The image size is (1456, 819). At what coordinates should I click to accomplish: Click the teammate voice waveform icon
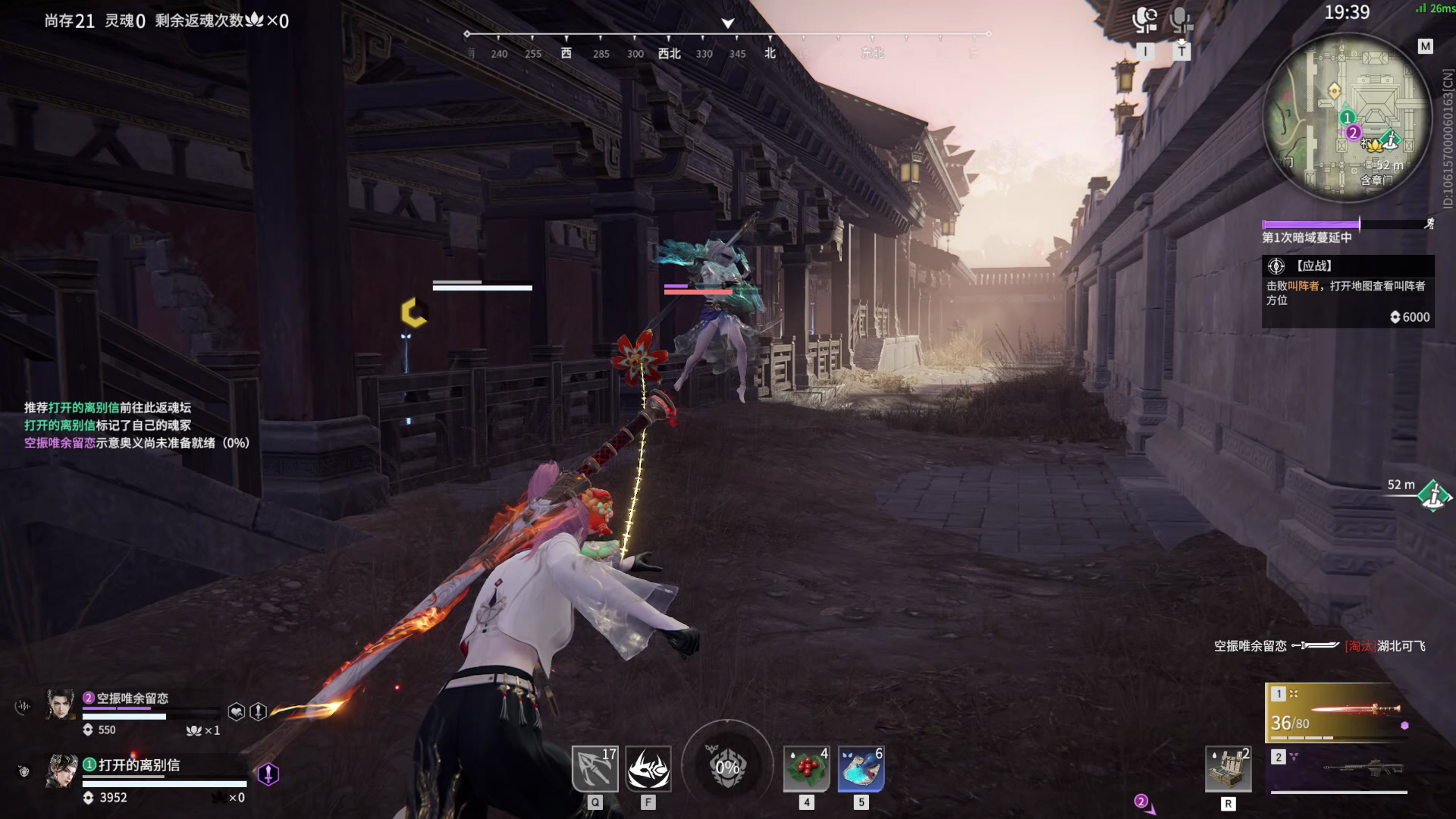(x=23, y=707)
